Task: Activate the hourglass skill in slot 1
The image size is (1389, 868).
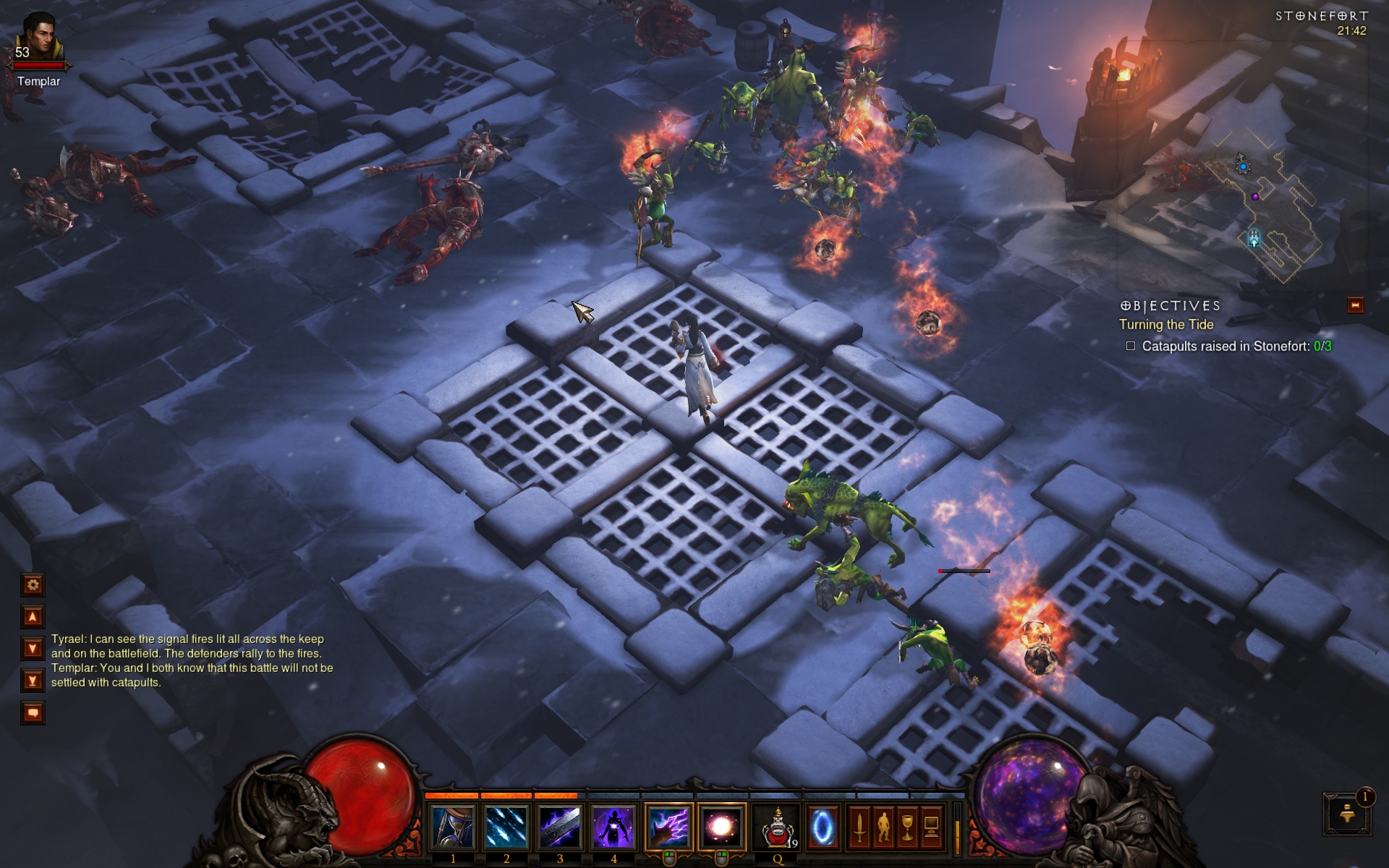Action: tap(453, 827)
